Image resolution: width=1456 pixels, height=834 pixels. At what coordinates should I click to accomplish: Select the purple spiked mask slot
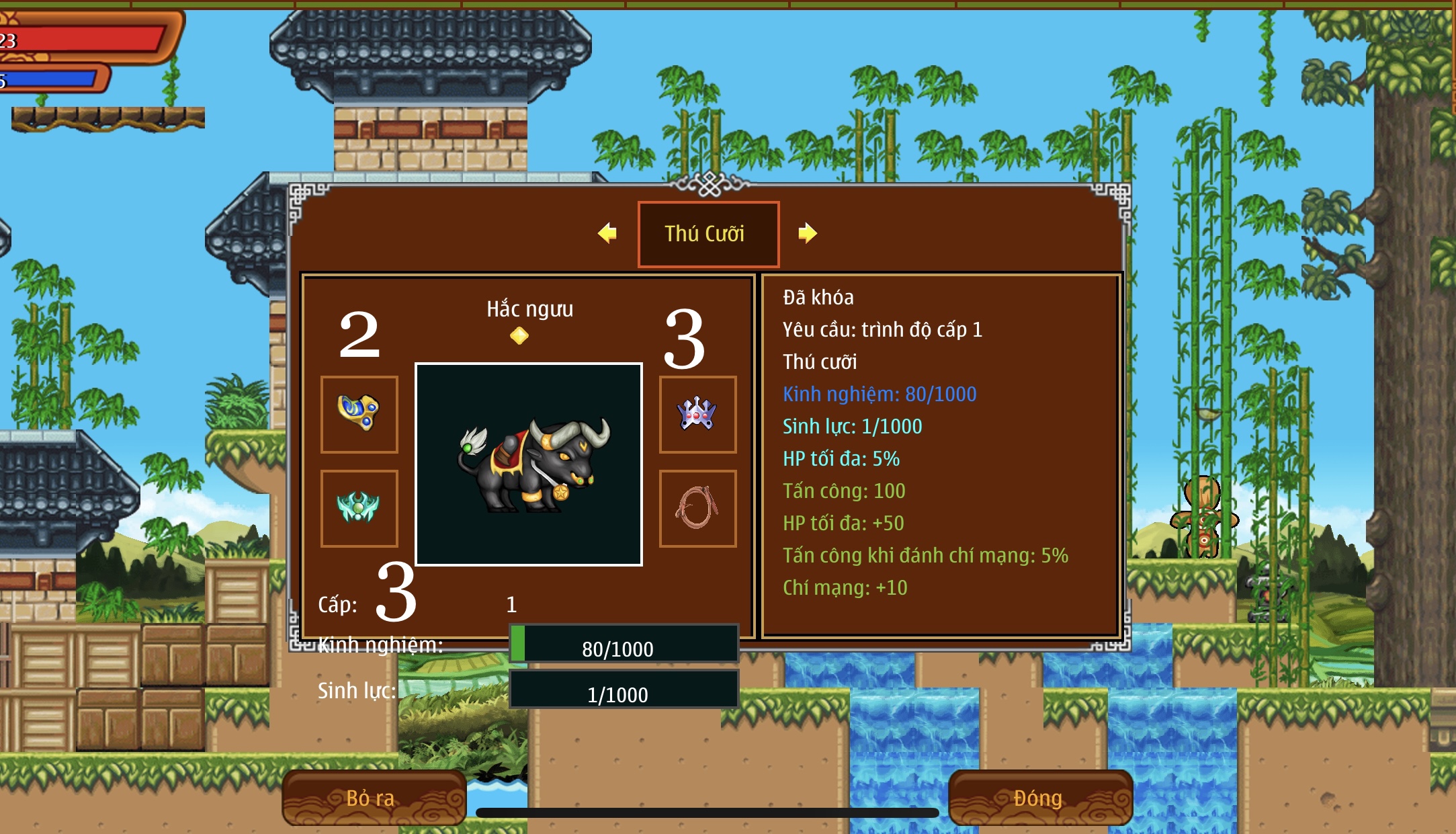click(x=697, y=414)
